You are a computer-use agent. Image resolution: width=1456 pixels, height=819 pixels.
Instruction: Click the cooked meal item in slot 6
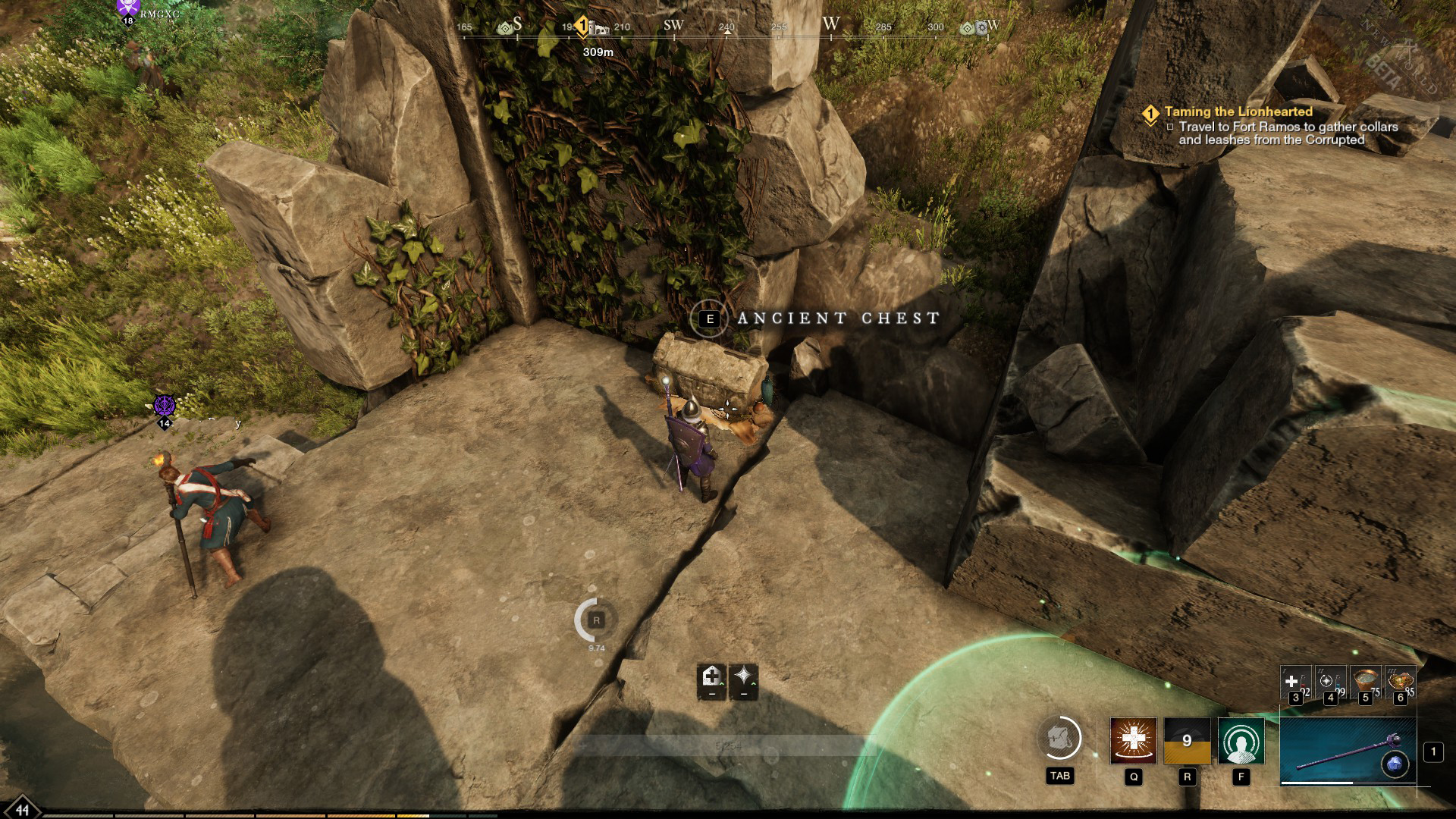tap(1401, 680)
